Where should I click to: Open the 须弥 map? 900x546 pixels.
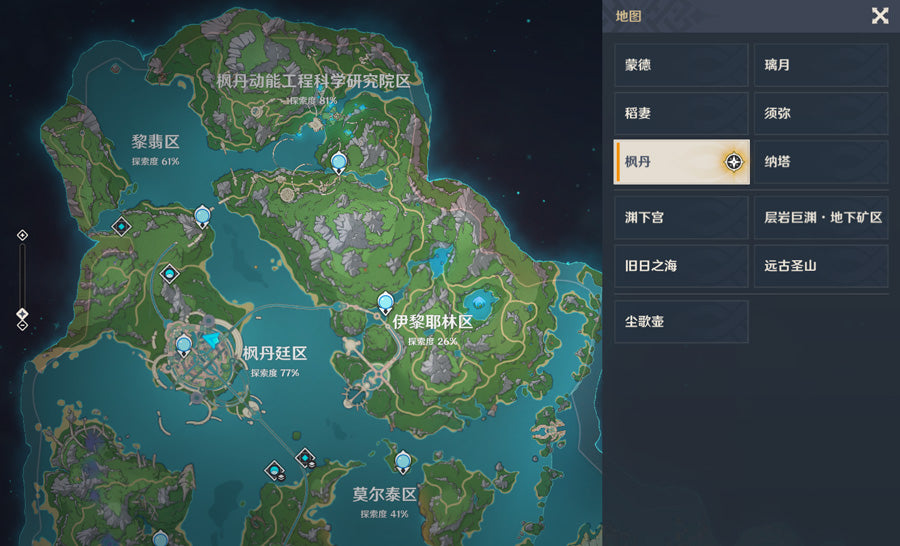(x=820, y=113)
